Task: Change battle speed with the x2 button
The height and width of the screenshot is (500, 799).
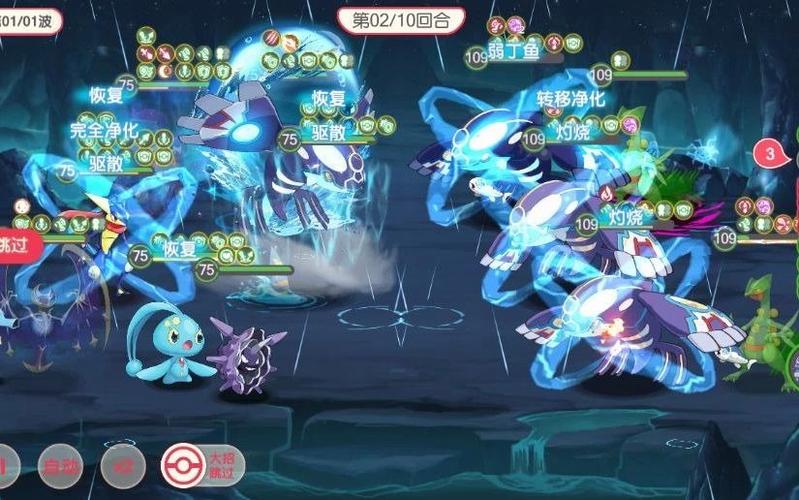Action: tap(123, 466)
